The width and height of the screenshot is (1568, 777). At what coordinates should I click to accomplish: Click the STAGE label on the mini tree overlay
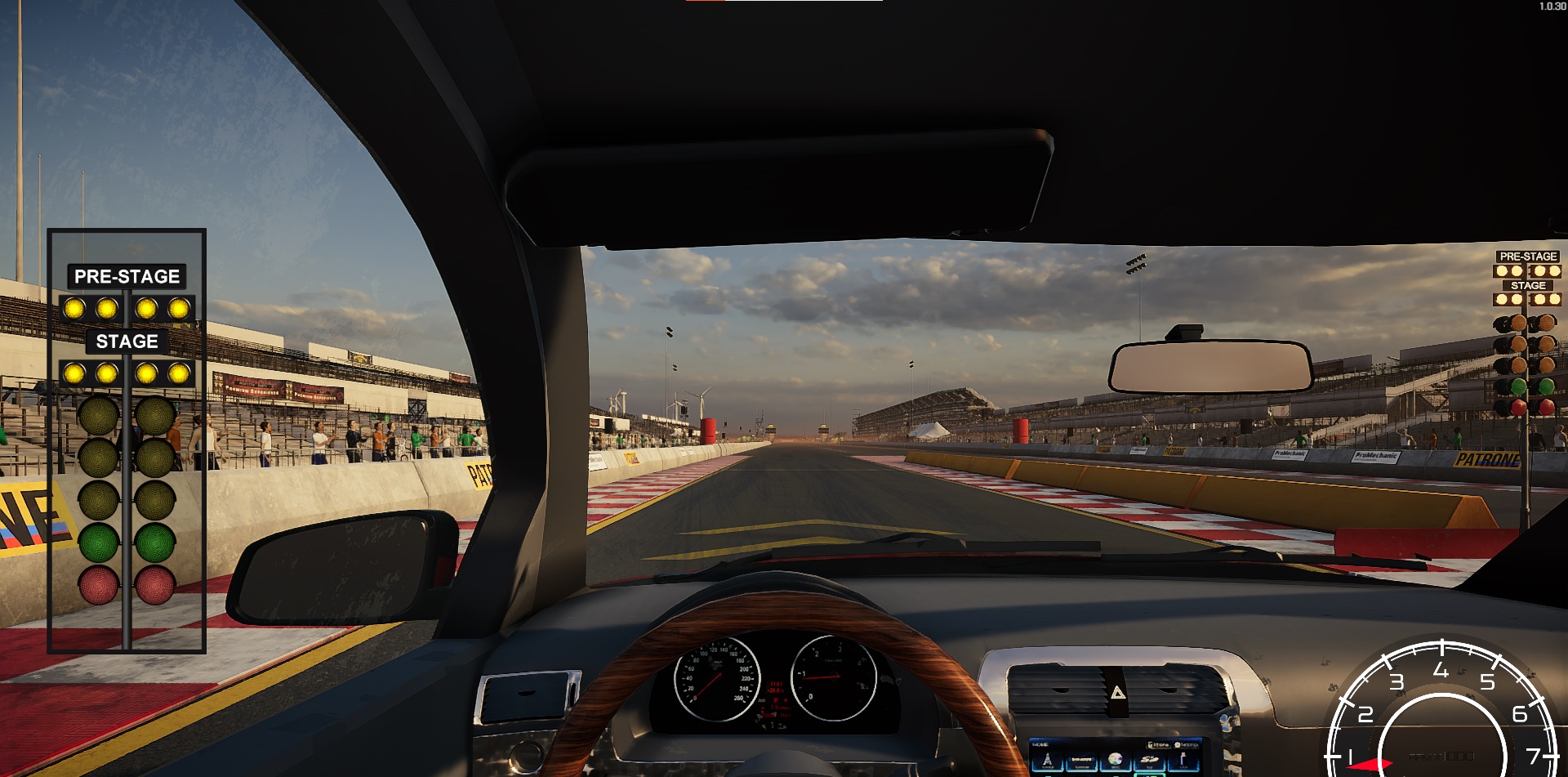pyautogui.click(x=1526, y=285)
